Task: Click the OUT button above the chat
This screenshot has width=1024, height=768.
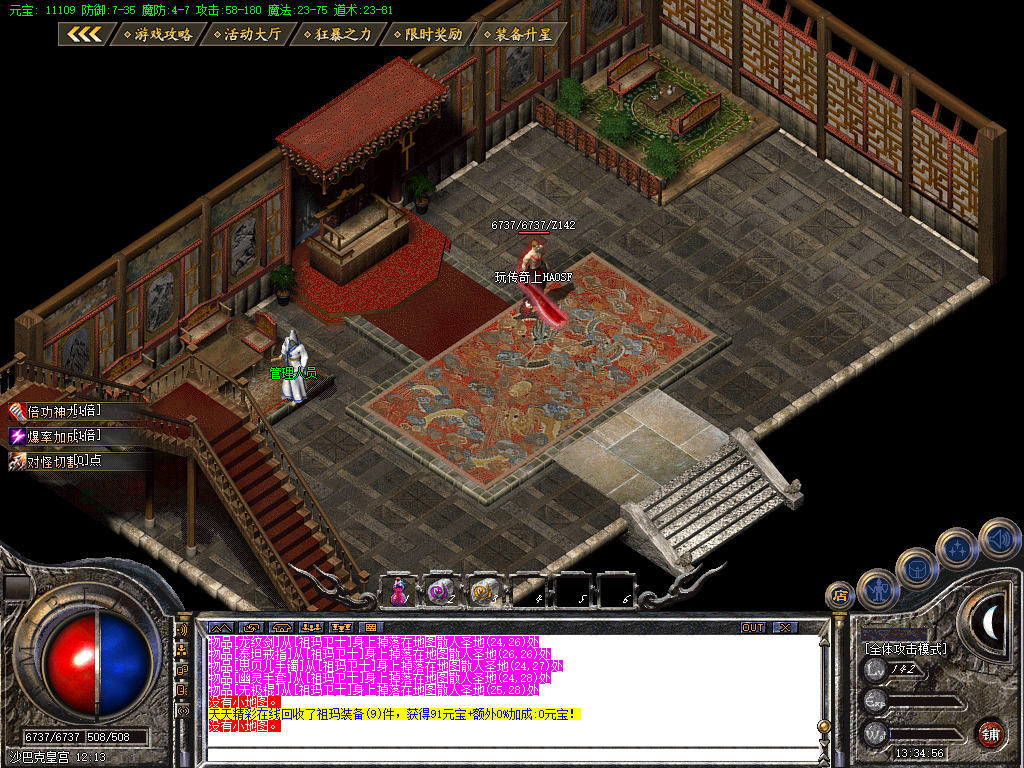Action: (752, 627)
